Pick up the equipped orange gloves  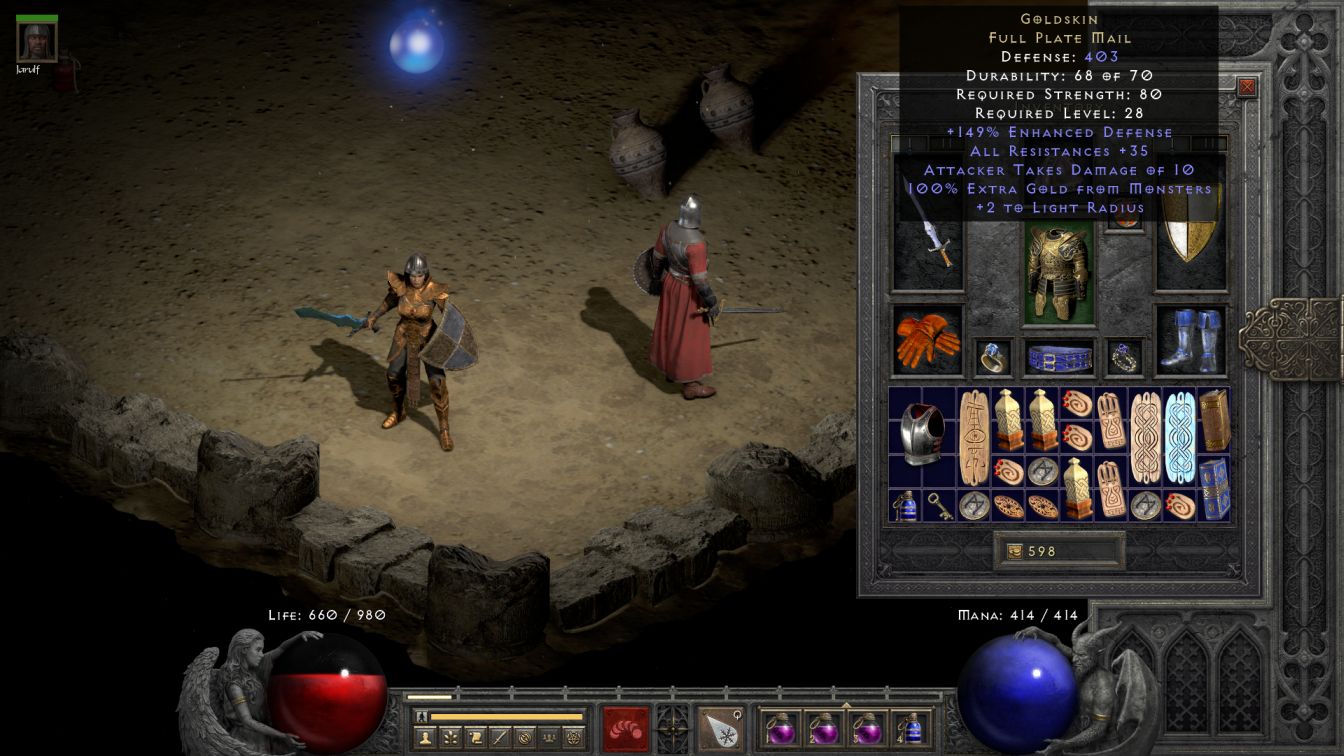[x=928, y=340]
